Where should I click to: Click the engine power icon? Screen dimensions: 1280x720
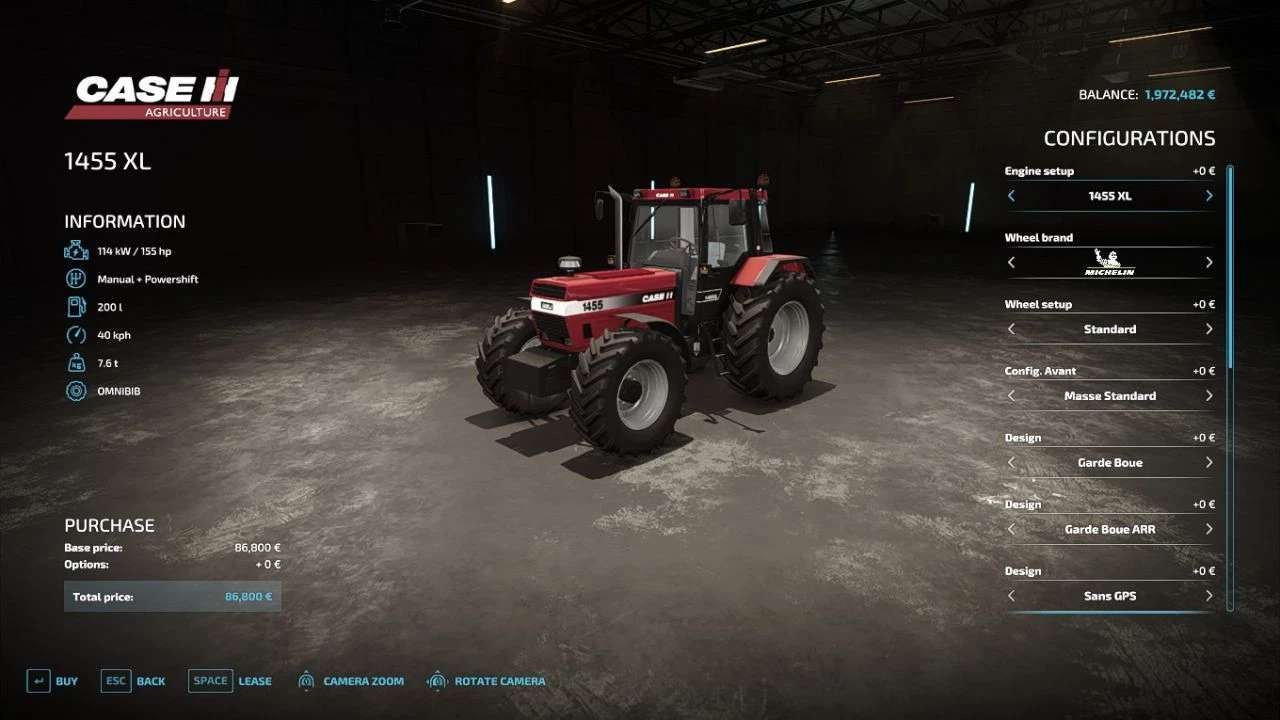click(76, 250)
